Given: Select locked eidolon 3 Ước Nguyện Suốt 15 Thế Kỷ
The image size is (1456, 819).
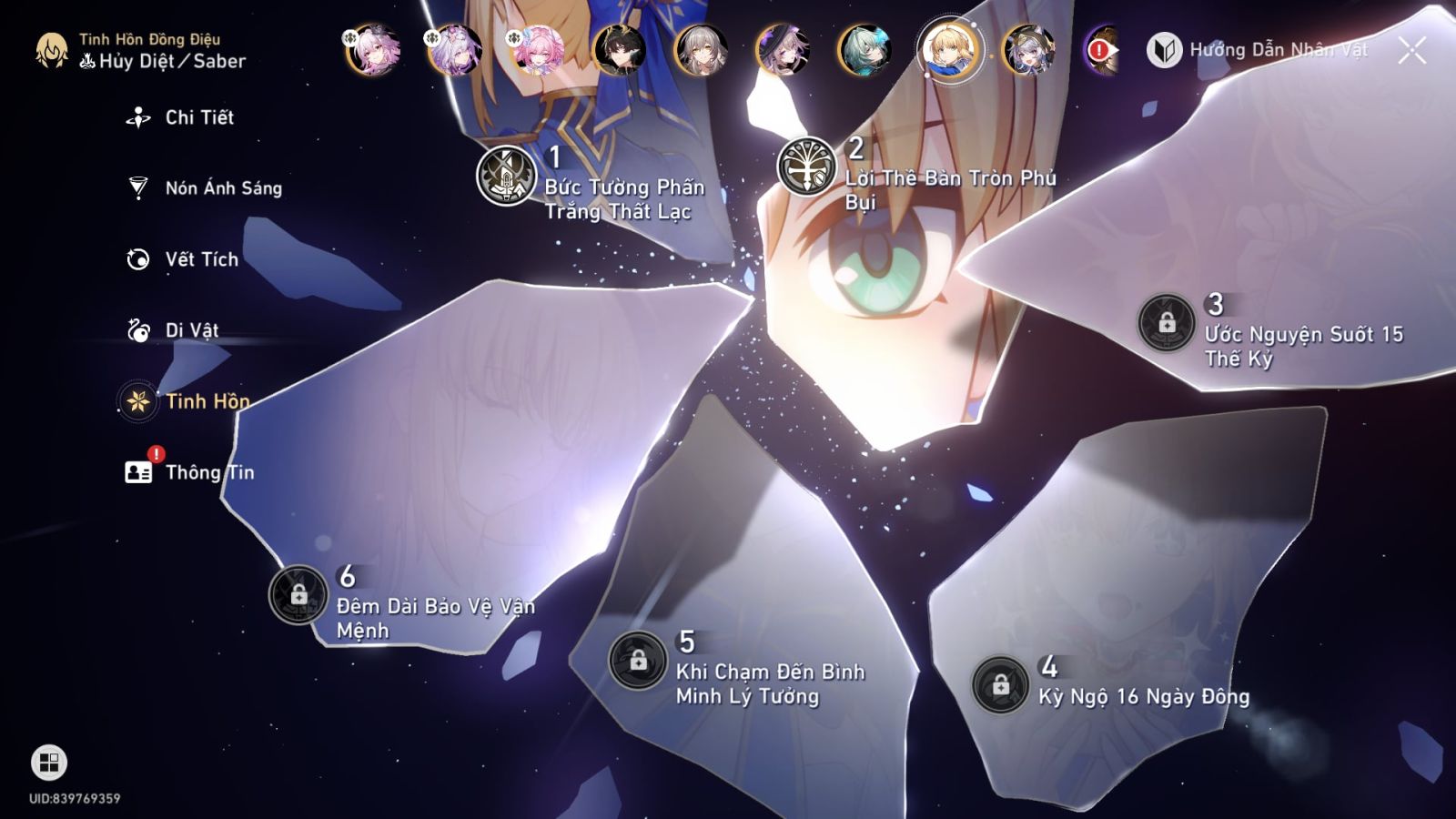Looking at the screenshot, I should pyautogui.click(x=1168, y=321).
